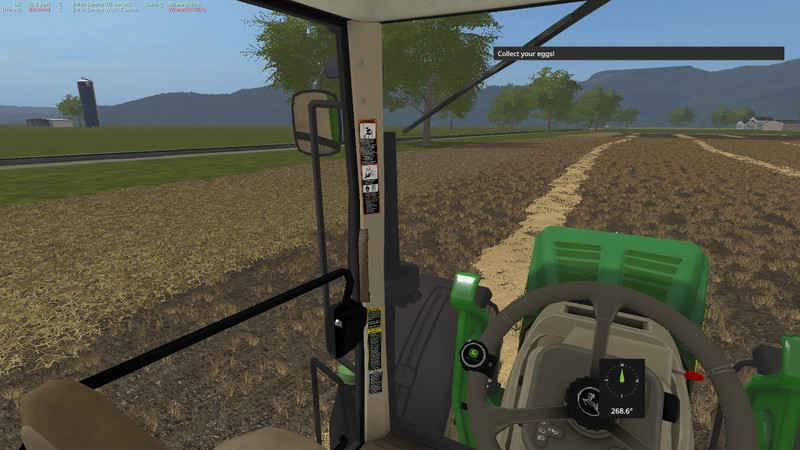This screenshot has height=450, width=800.
Task: Click the "Collect your eggs!" notification banner
Action: pyautogui.click(x=639, y=53)
